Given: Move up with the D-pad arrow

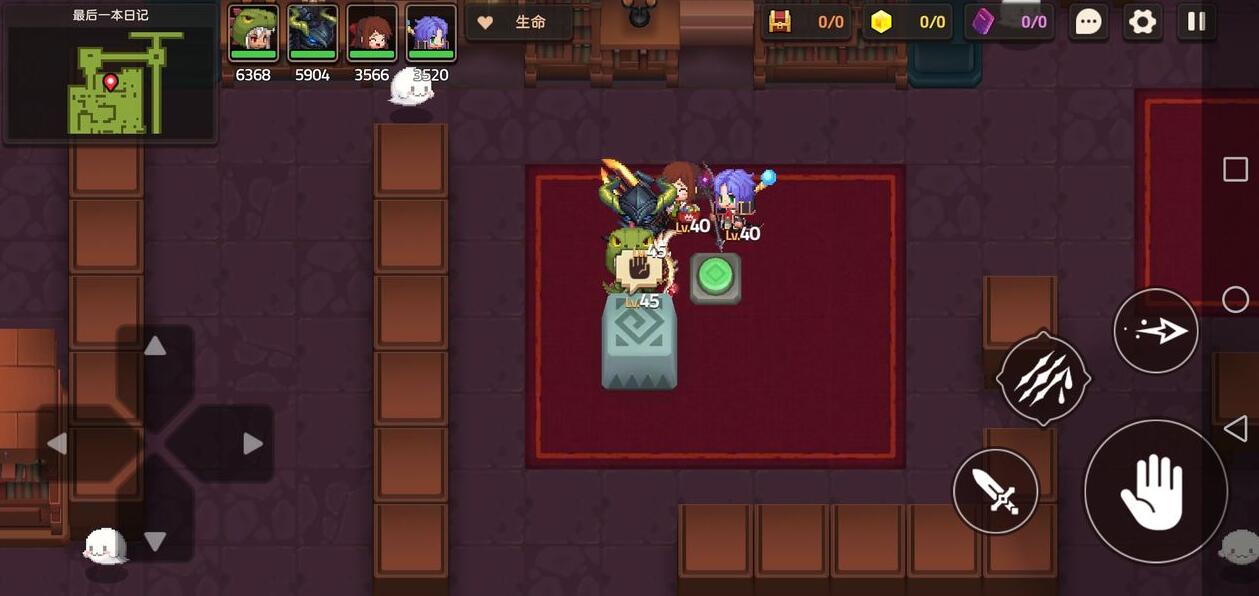Looking at the screenshot, I should 155,347.
